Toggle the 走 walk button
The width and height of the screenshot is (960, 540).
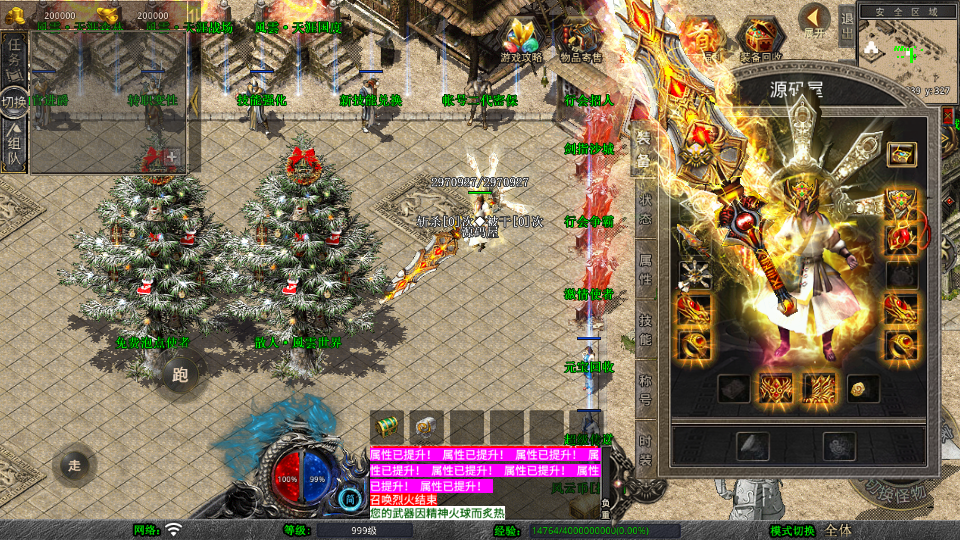pos(74,465)
